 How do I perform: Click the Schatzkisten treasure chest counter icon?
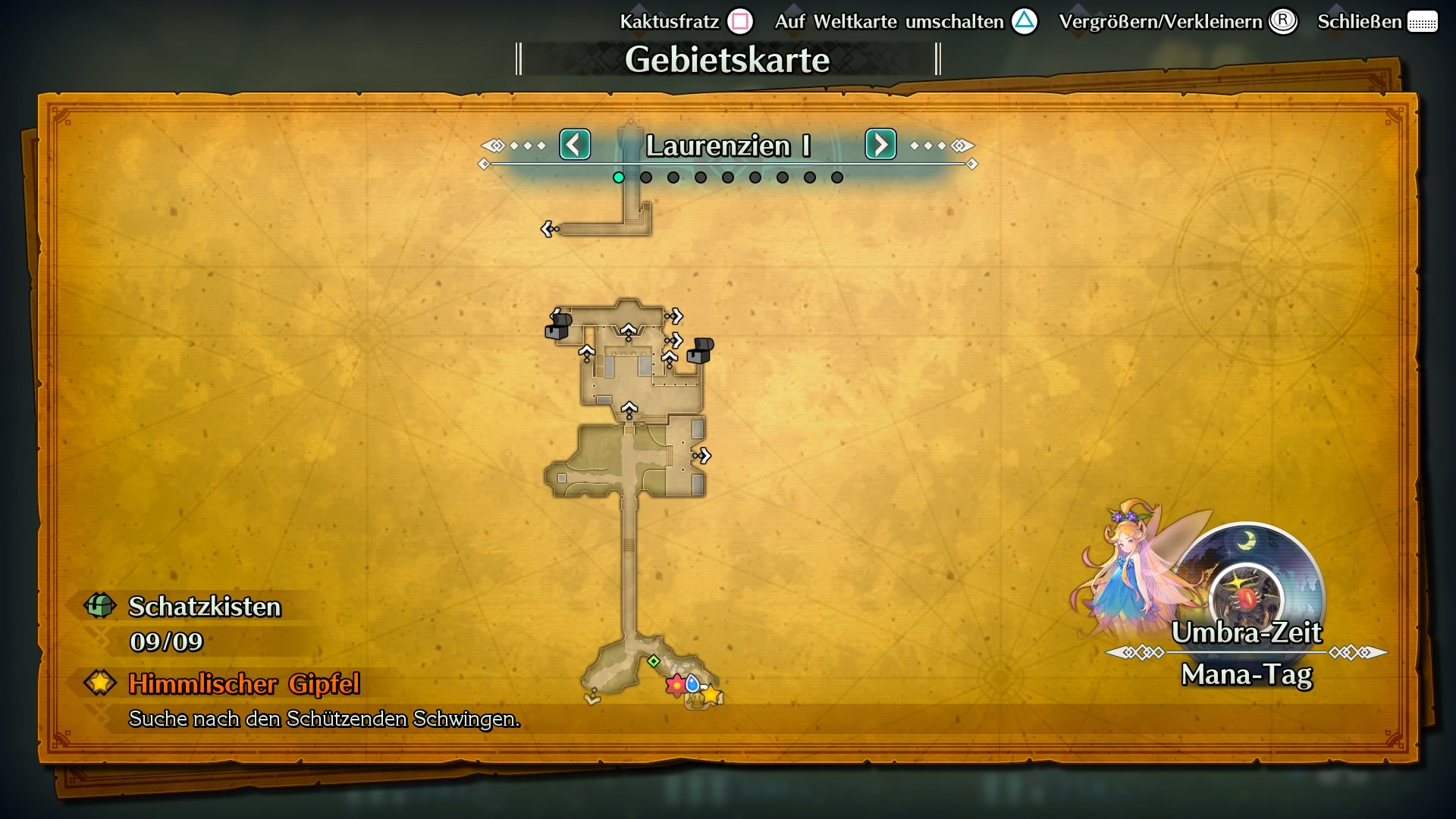click(x=99, y=607)
